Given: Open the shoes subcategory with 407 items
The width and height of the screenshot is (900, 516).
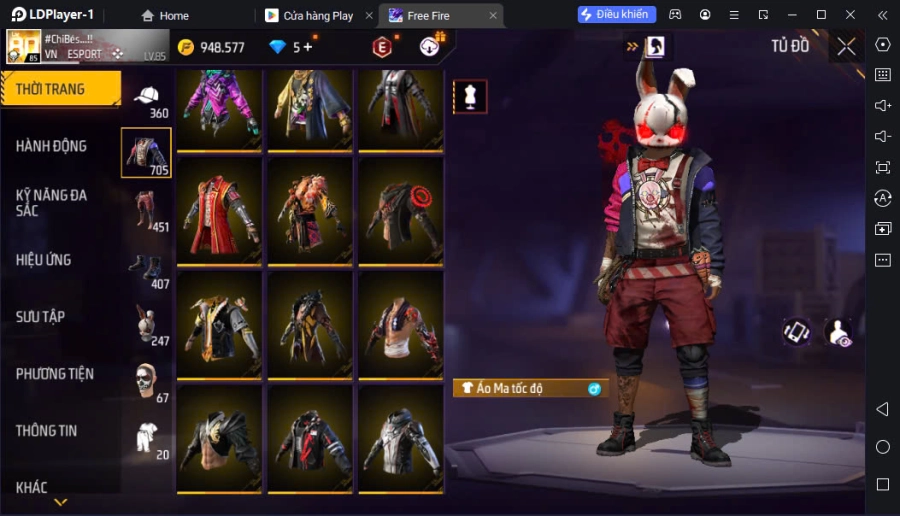Looking at the screenshot, I should 147,268.
